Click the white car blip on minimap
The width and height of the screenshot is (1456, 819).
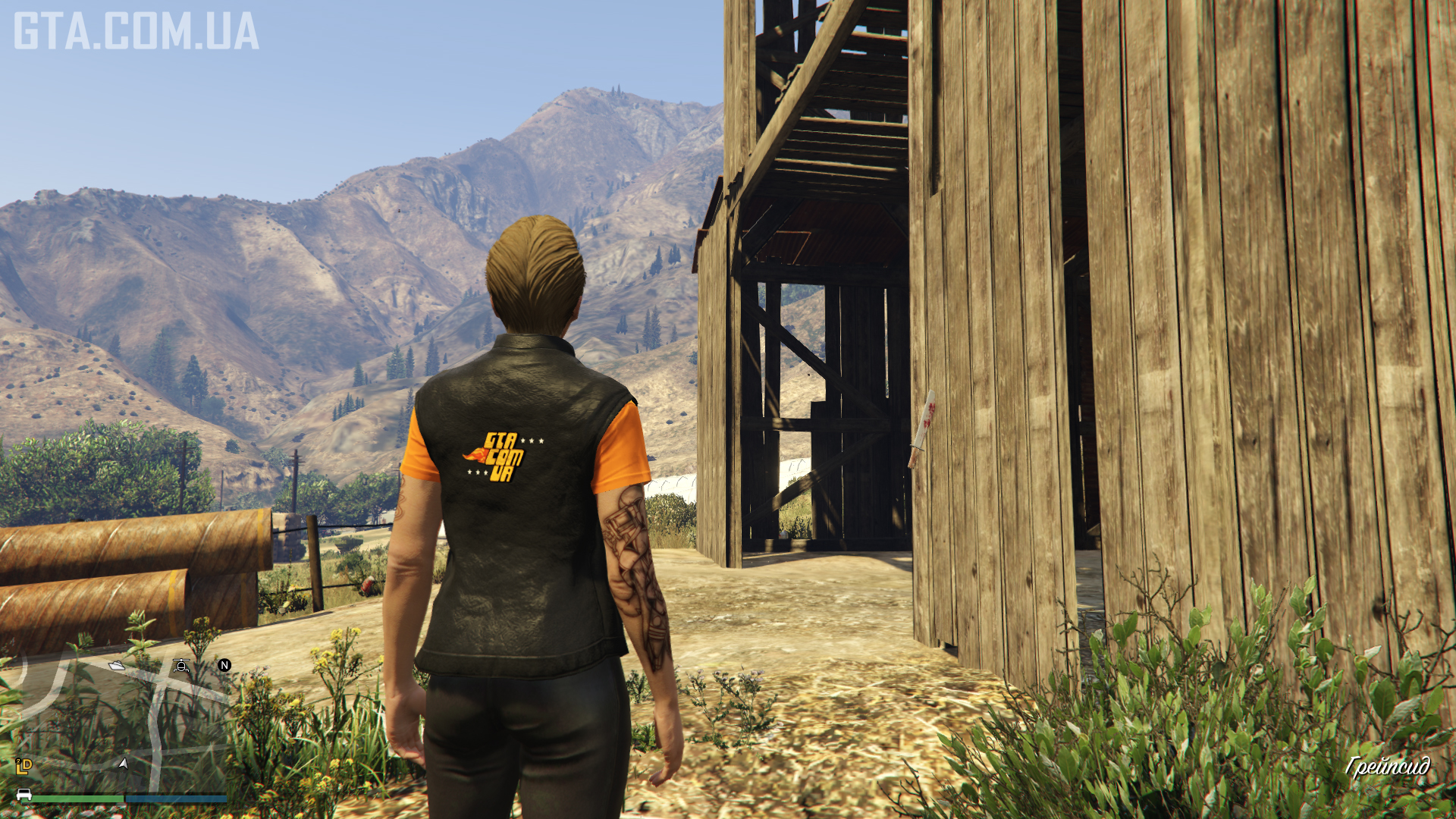tap(24, 795)
